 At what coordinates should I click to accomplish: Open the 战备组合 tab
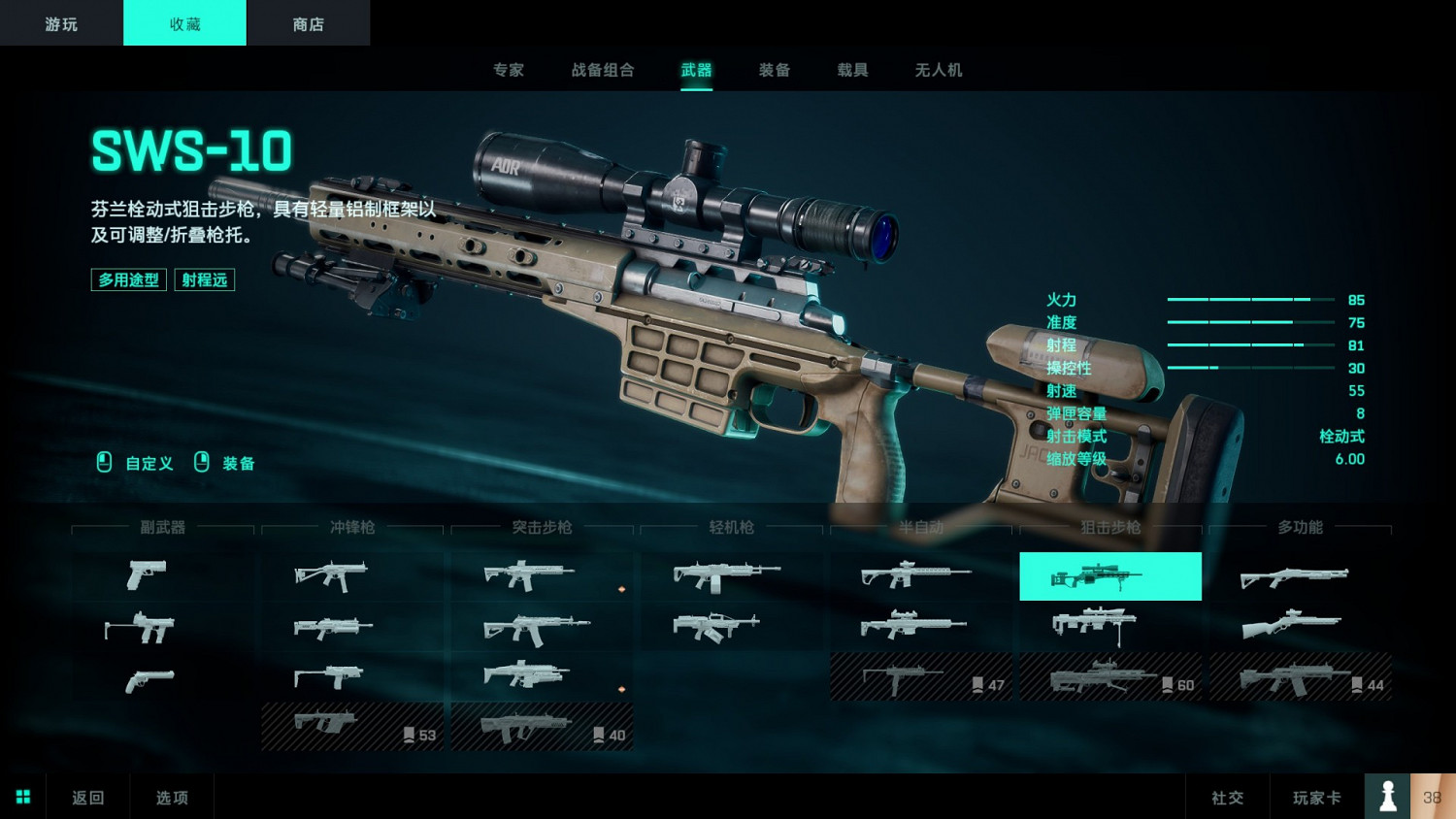click(603, 70)
